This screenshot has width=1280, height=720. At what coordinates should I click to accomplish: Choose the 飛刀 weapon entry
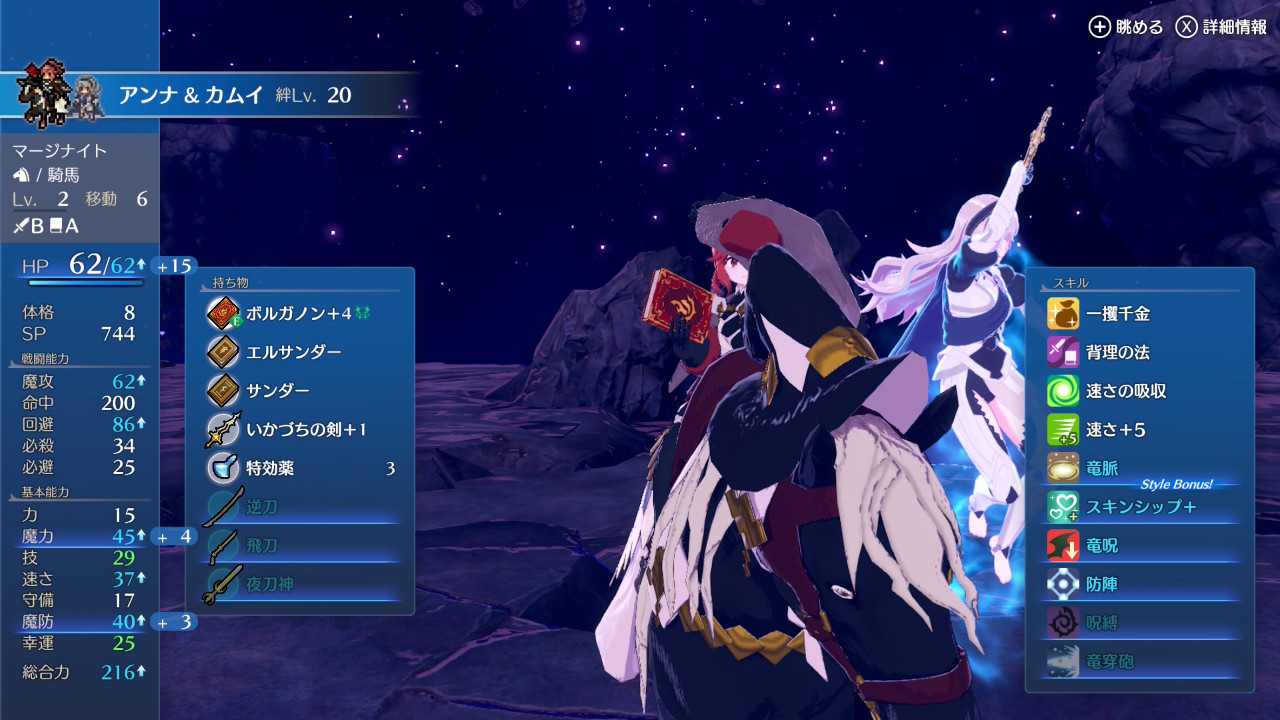[262, 546]
